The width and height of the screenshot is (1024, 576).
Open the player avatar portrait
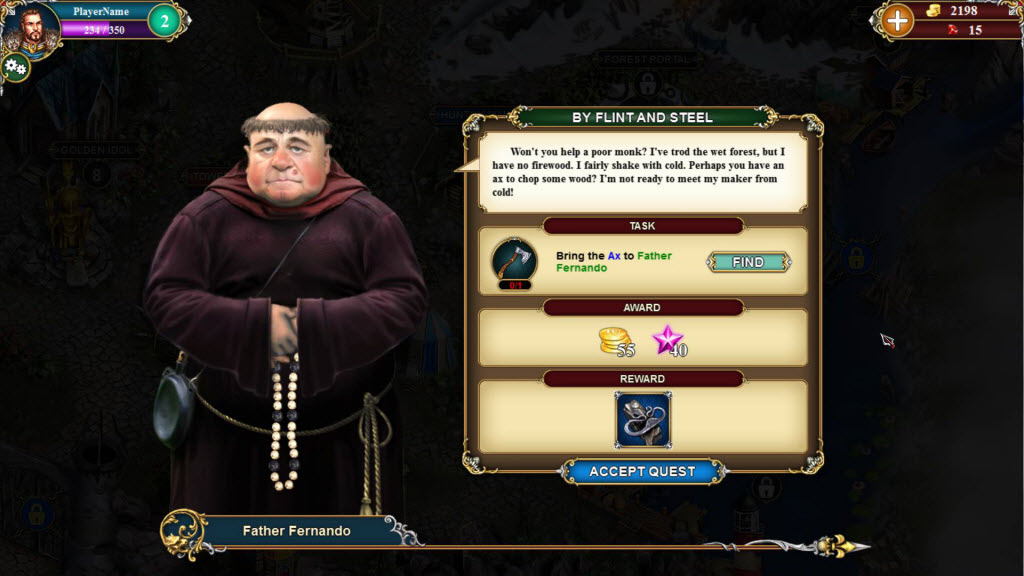point(29,28)
